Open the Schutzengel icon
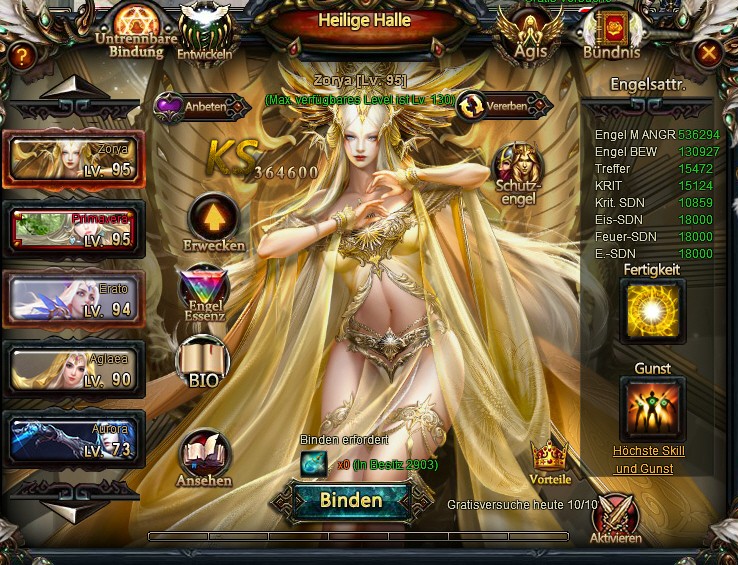This screenshot has width=738, height=565. pyautogui.click(x=518, y=170)
